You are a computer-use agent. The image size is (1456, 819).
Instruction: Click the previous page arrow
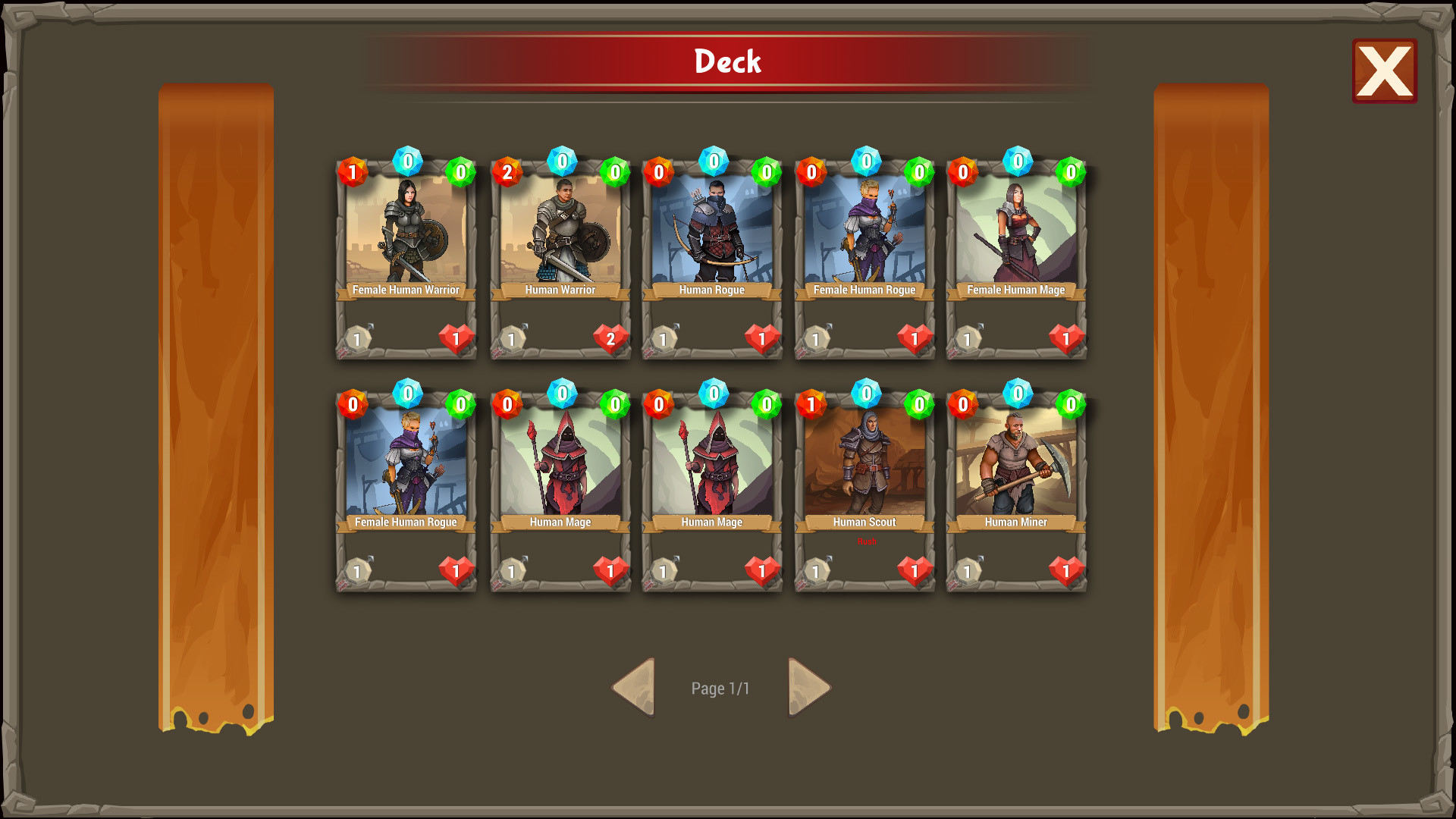coord(634,686)
